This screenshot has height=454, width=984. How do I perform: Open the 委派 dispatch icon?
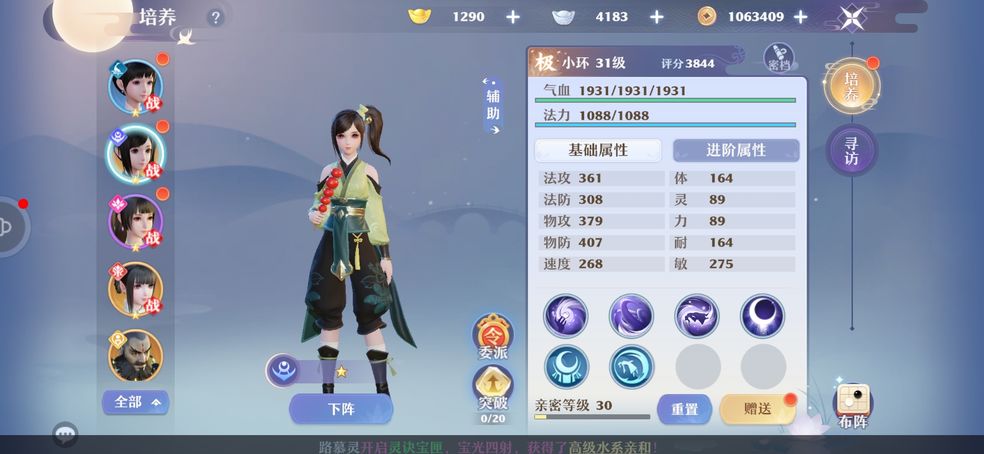click(x=492, y=336)
